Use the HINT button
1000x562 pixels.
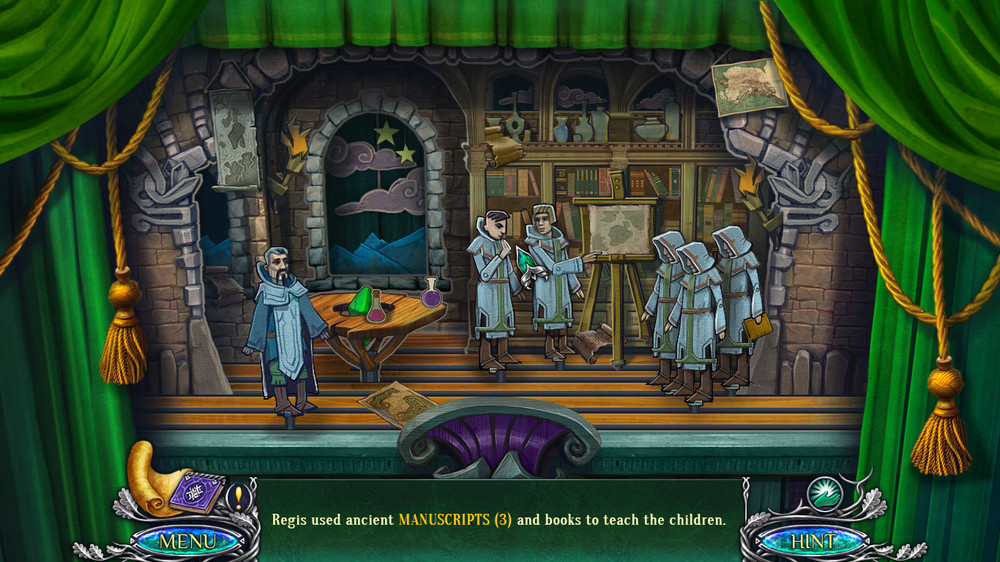coord(812,541)
